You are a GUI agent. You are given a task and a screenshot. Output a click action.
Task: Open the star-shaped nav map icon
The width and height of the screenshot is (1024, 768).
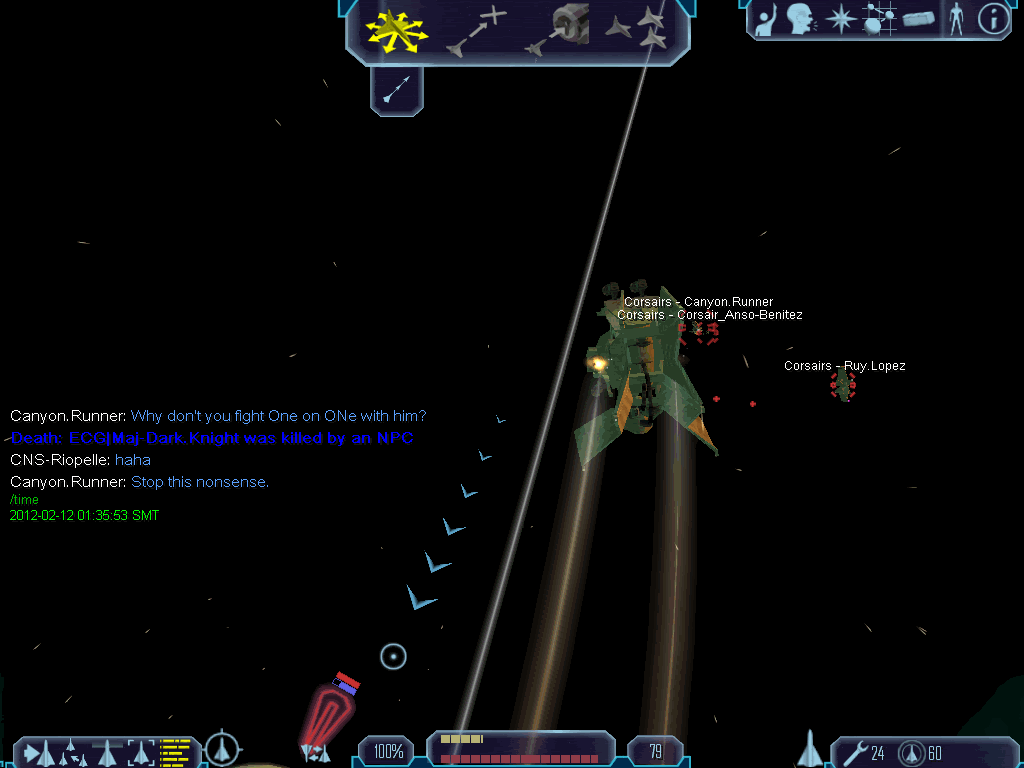click(x=842, y=20)
